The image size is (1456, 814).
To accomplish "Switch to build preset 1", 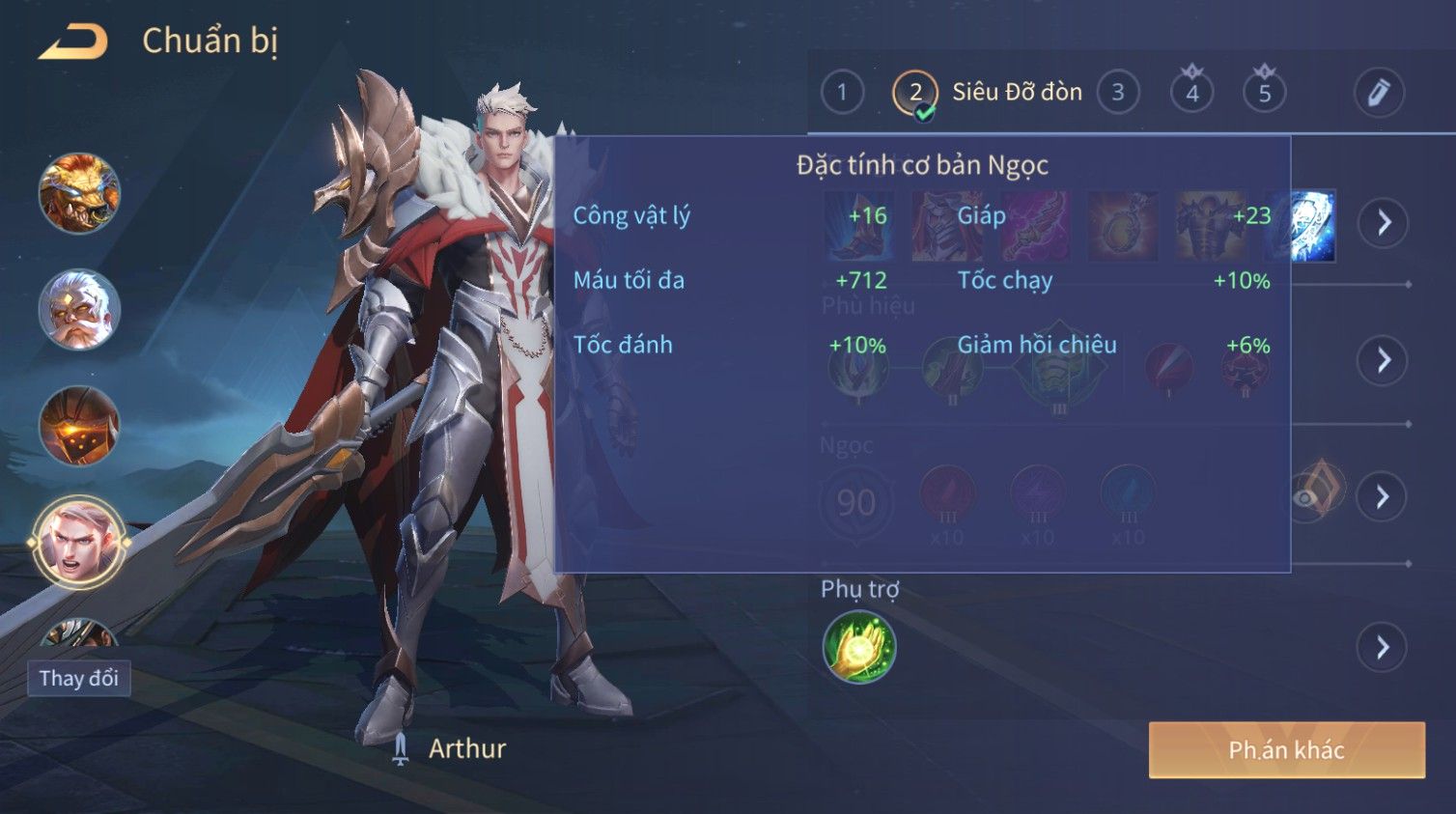I will (x=842, y=93).
